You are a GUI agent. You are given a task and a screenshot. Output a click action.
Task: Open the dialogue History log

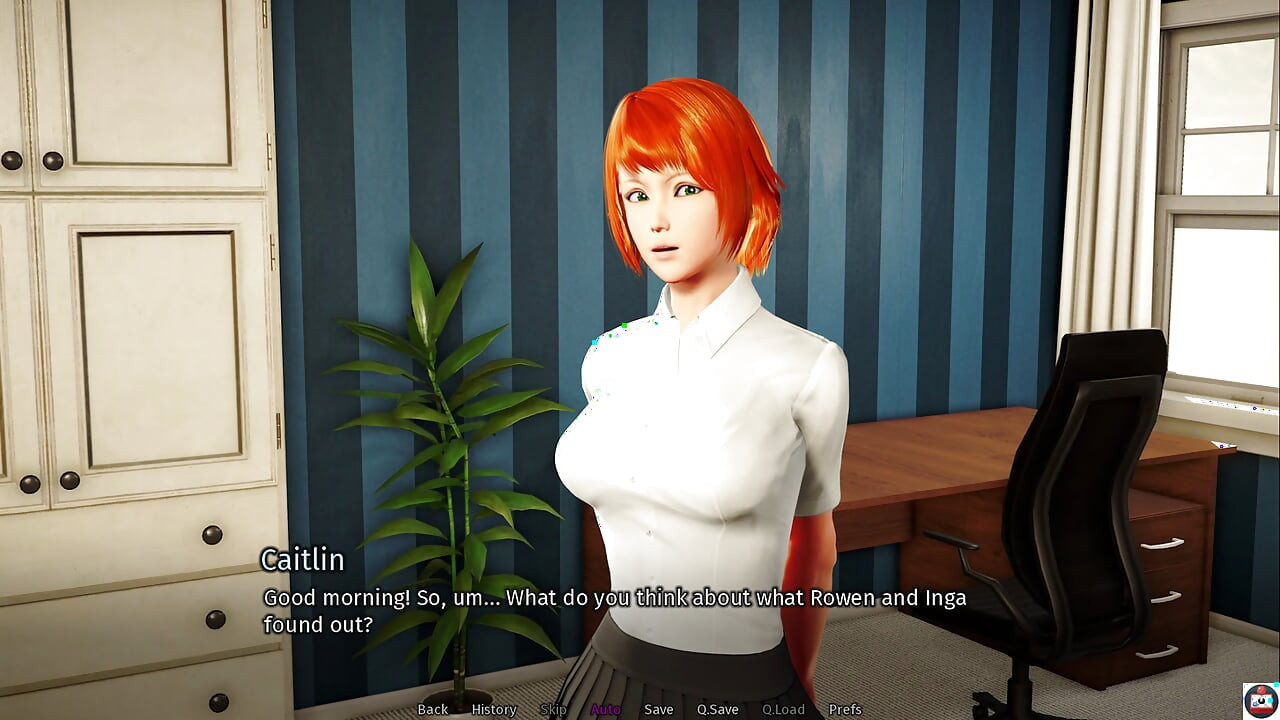point(493,709)
